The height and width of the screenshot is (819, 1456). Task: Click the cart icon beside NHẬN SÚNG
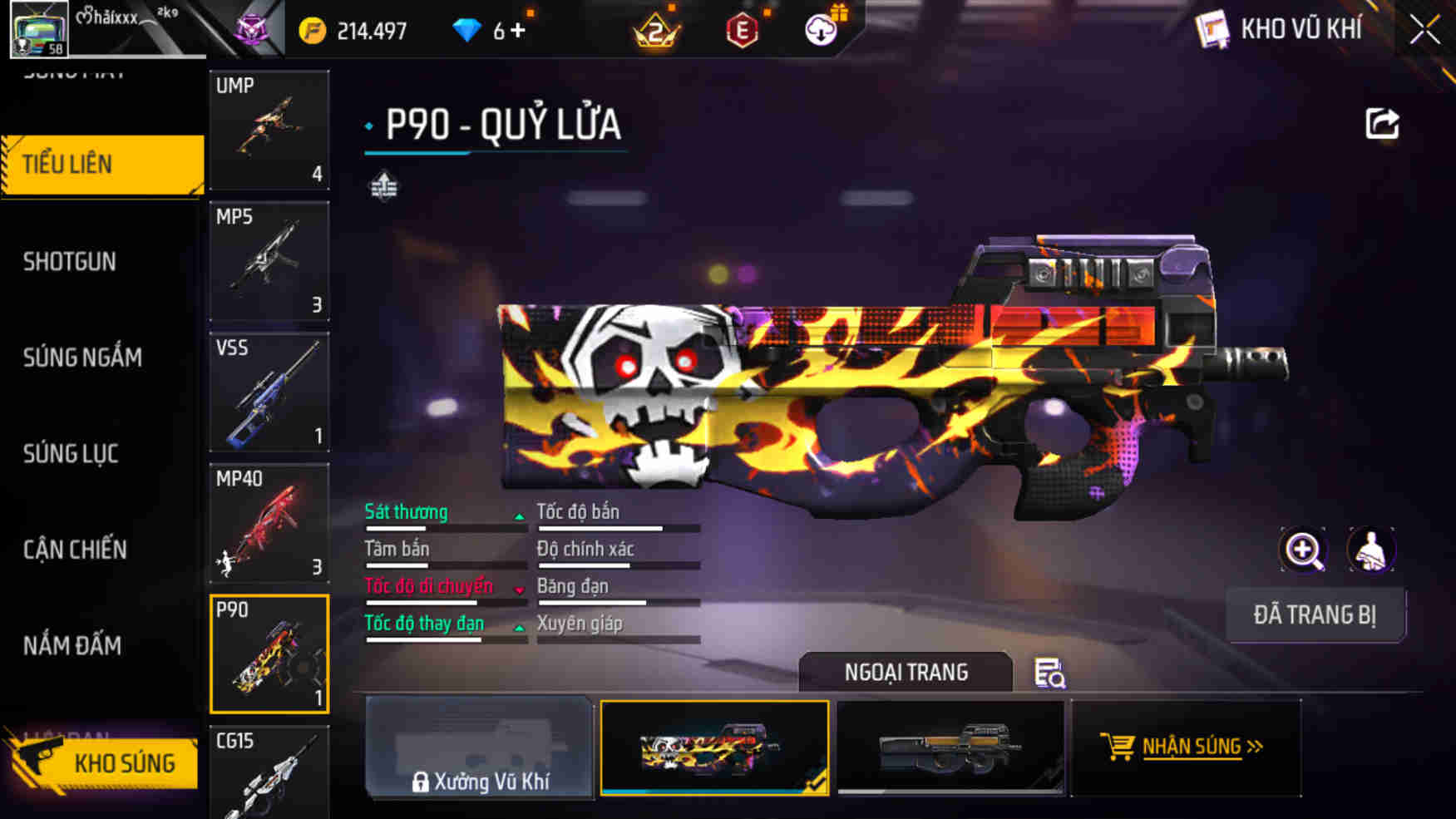click(x=1116, y=746)
